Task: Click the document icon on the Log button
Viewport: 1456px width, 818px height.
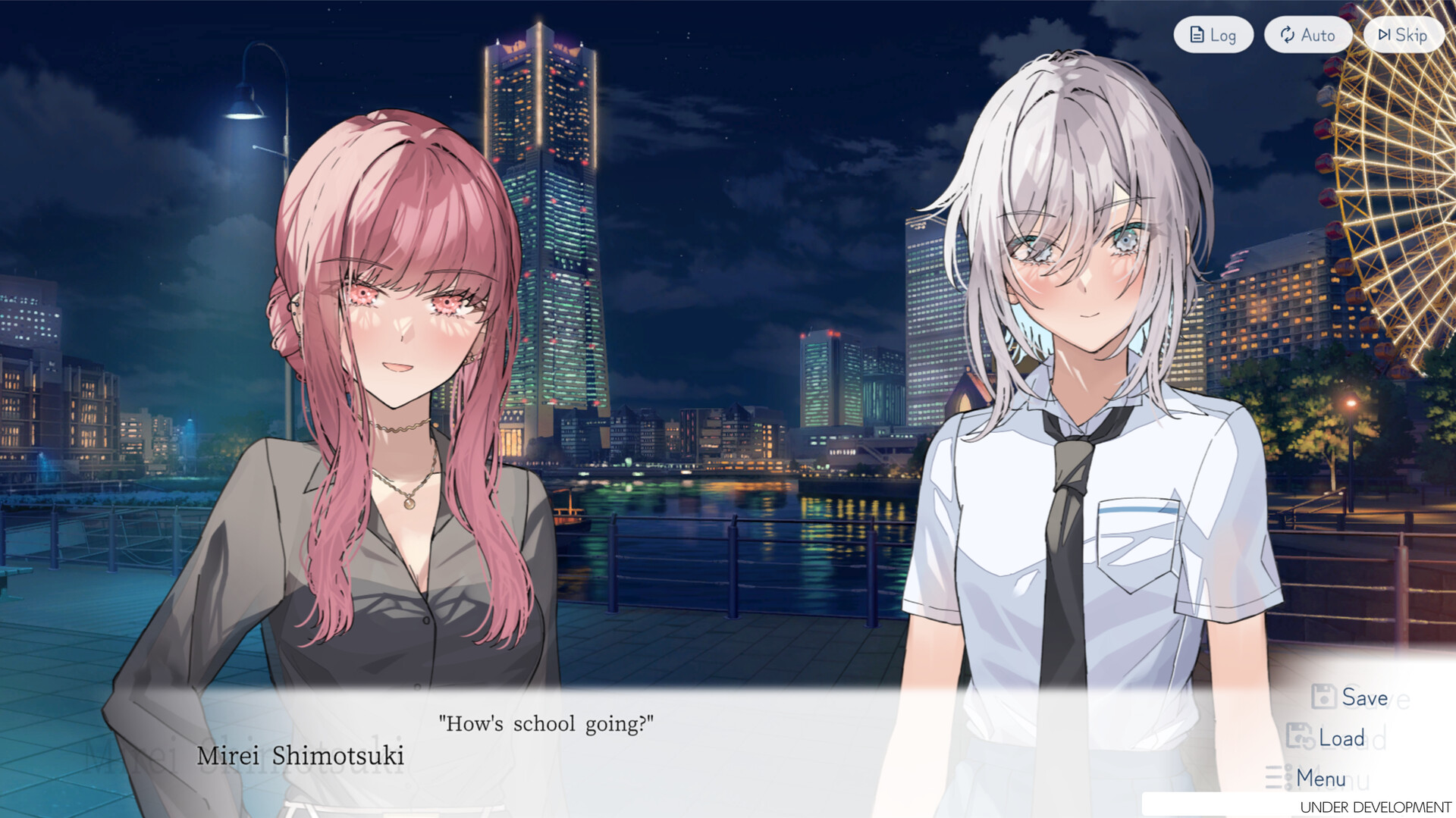Action: tap(1197, 33)
